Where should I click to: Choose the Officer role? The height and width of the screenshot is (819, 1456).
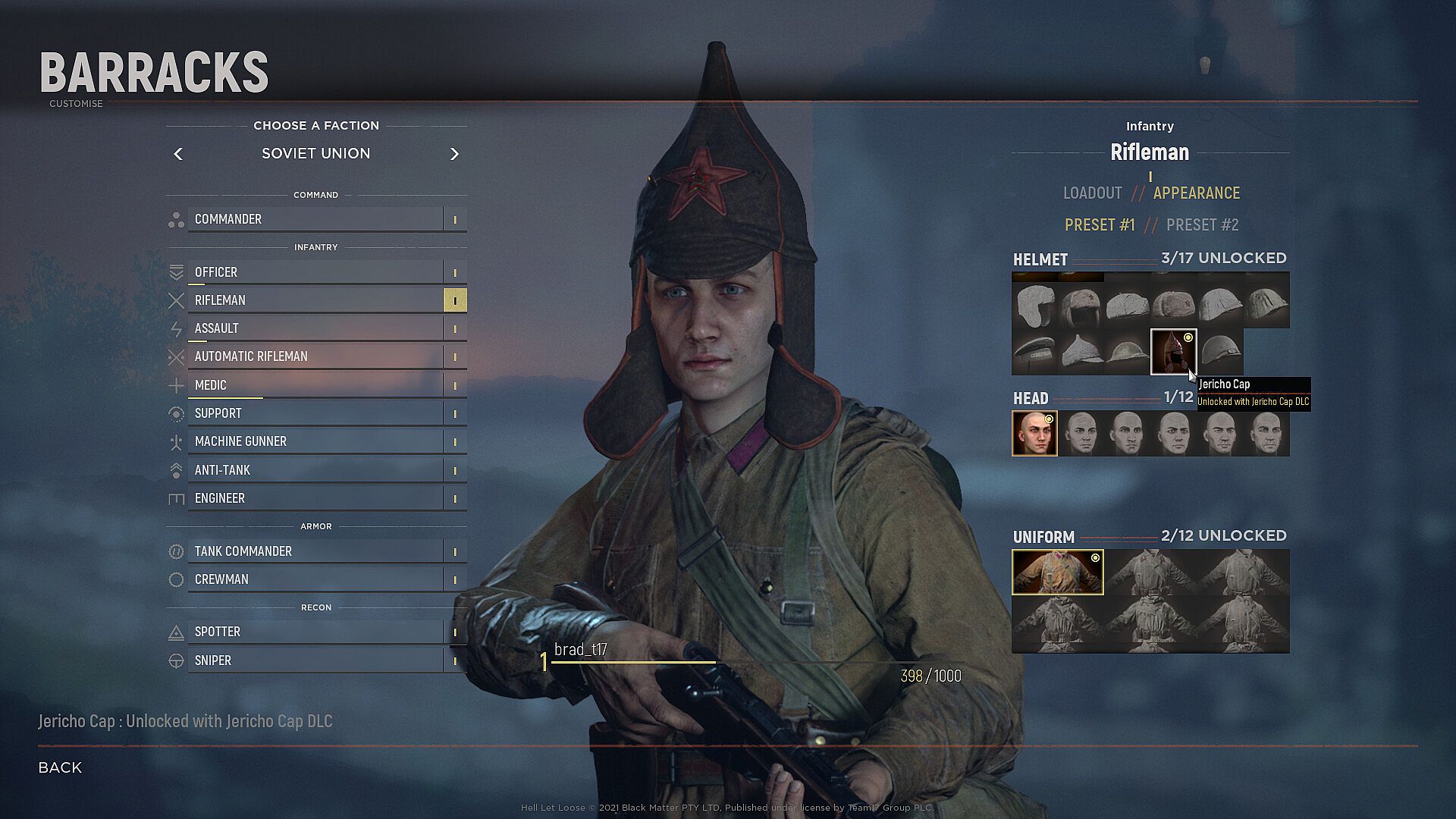[315, 272]
